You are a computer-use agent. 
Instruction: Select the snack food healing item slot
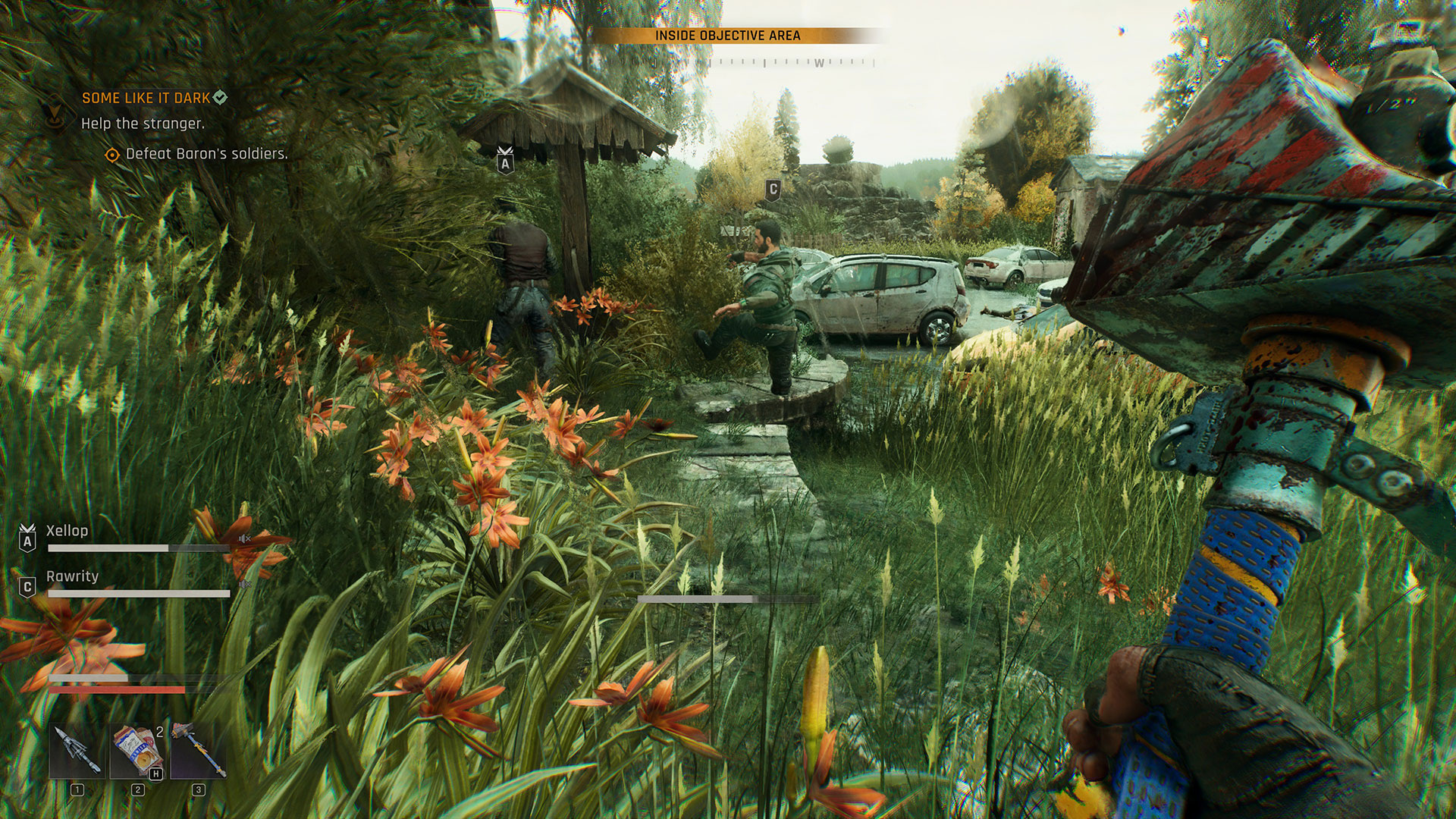(137, 751)
